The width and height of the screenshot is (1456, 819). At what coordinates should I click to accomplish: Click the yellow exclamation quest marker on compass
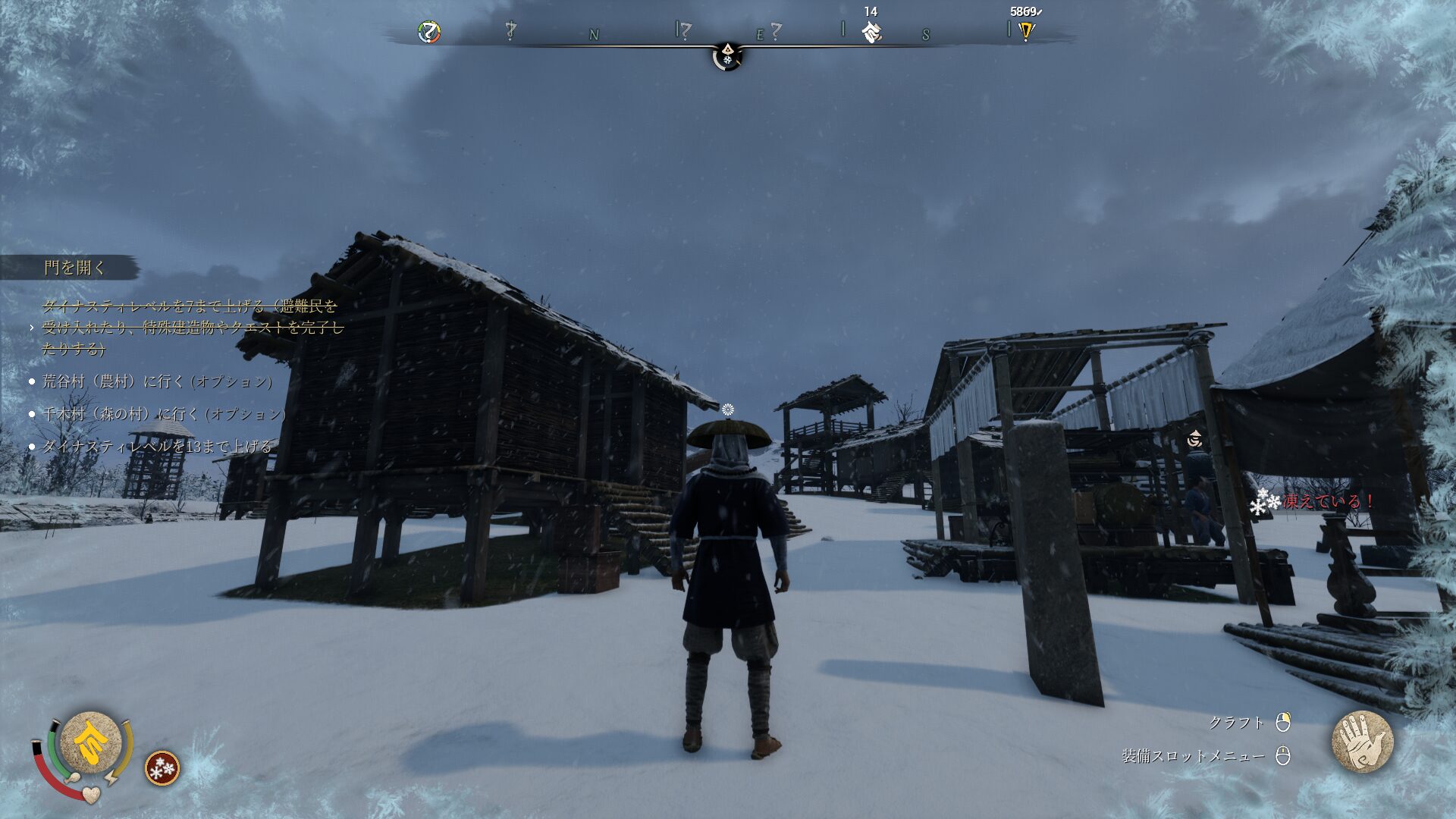[x=1026, y=31]
